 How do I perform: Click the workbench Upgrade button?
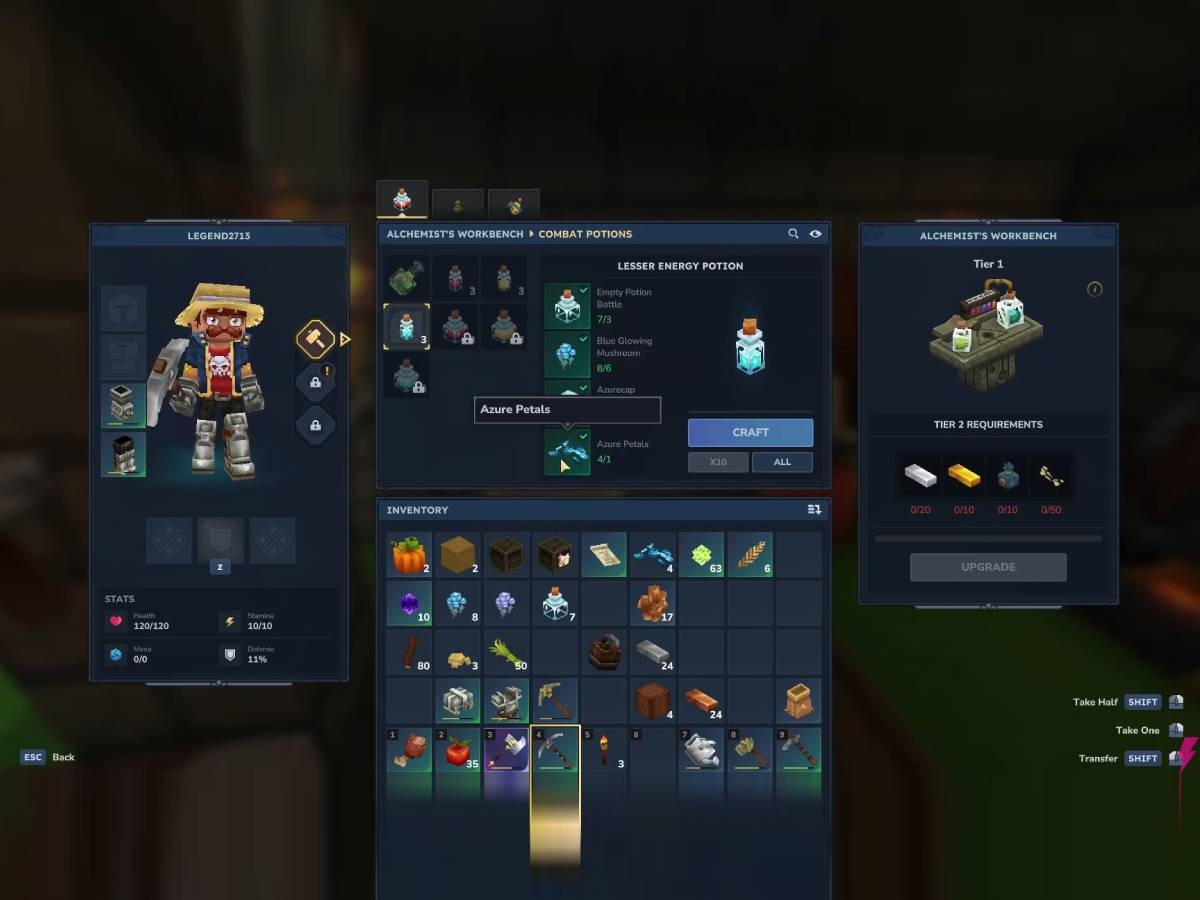point(988,567)
